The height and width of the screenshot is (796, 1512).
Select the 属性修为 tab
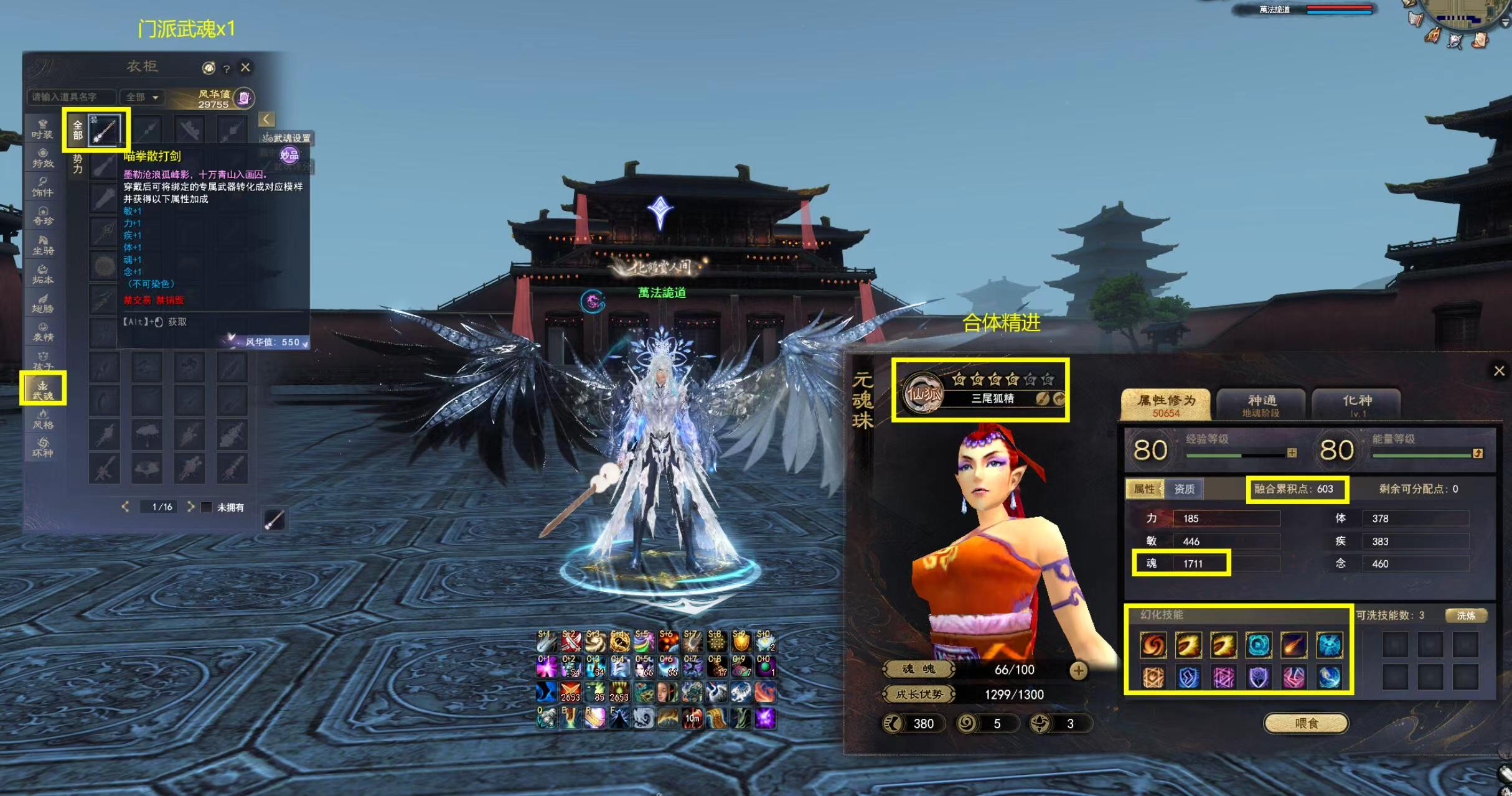point(1166,405)
